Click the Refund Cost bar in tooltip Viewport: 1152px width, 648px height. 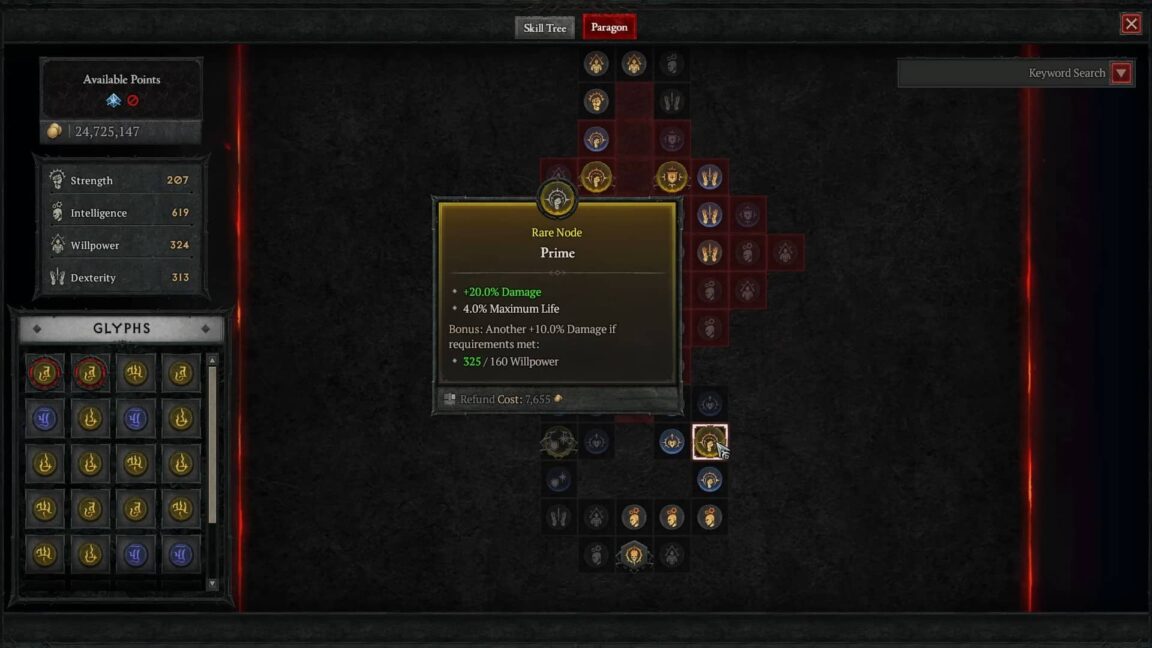click(557, 399)
